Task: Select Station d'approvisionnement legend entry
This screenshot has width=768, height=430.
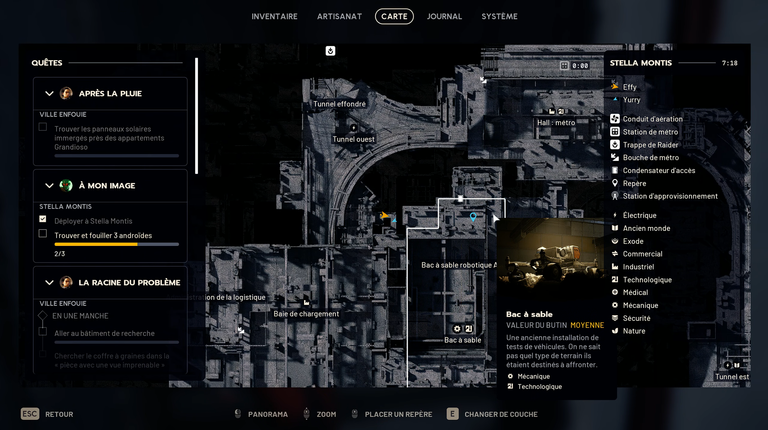Action: [x=670, y=196]
